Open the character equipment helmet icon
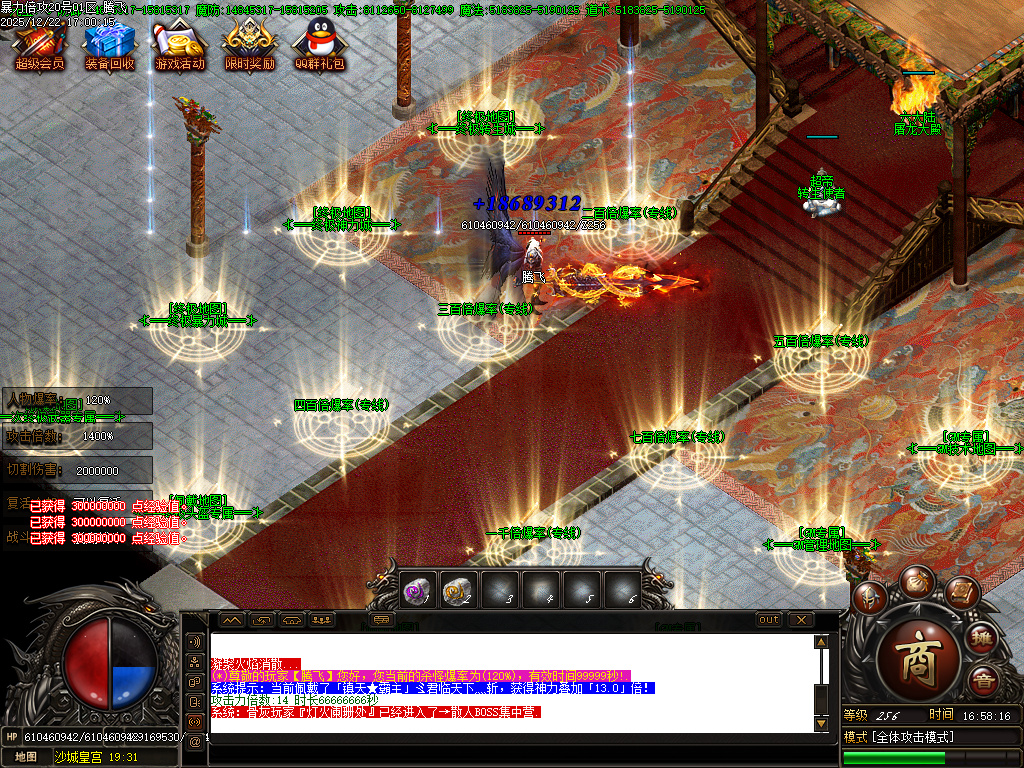The height and width of the screenshot is (768, 1024). point(870,597)
